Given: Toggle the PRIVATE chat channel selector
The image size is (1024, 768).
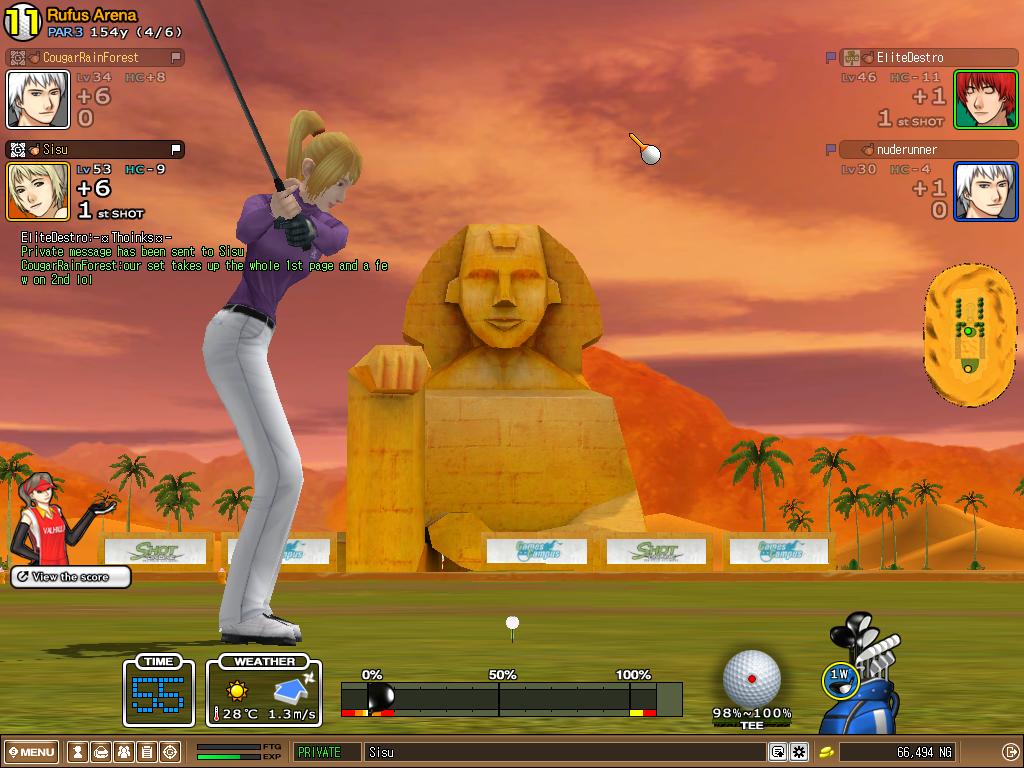Looking at the screenshot, I should pyautogui.click(x=326, y=752).
